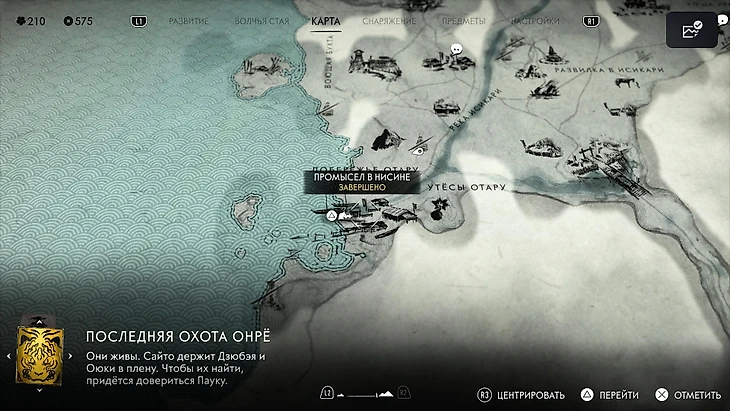Select the speech bubble map marker
Screen dimensions: 730x411
coord(456,48)
